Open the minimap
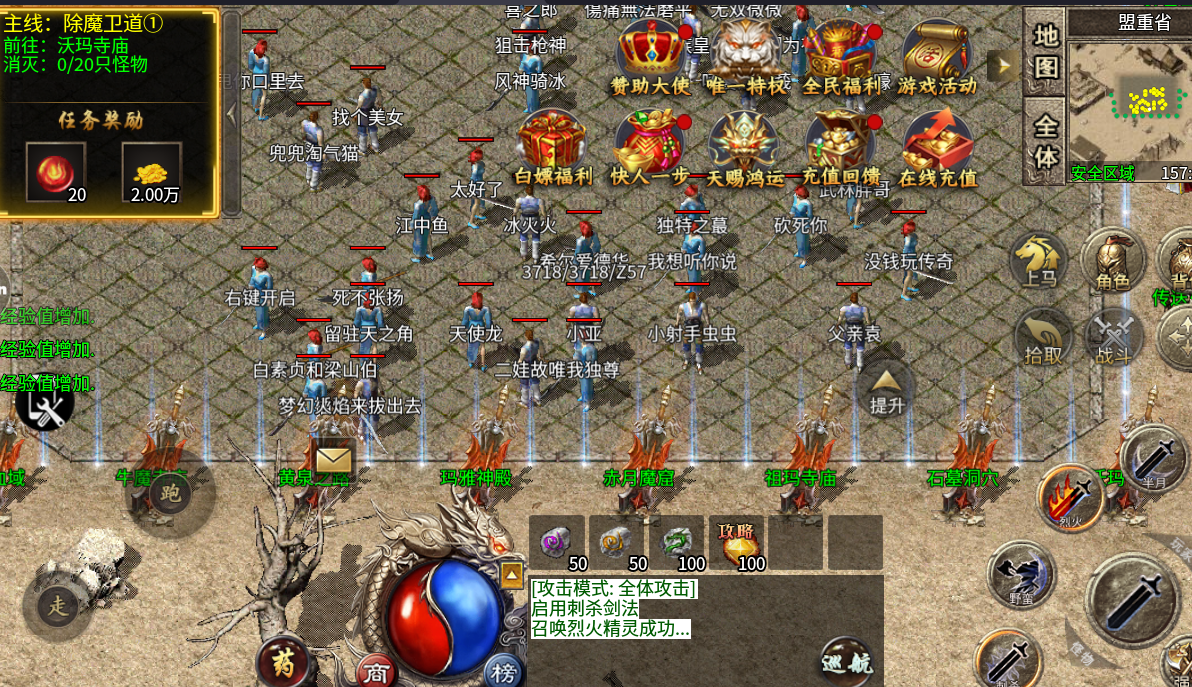1192x687 pixels. 1130,98
